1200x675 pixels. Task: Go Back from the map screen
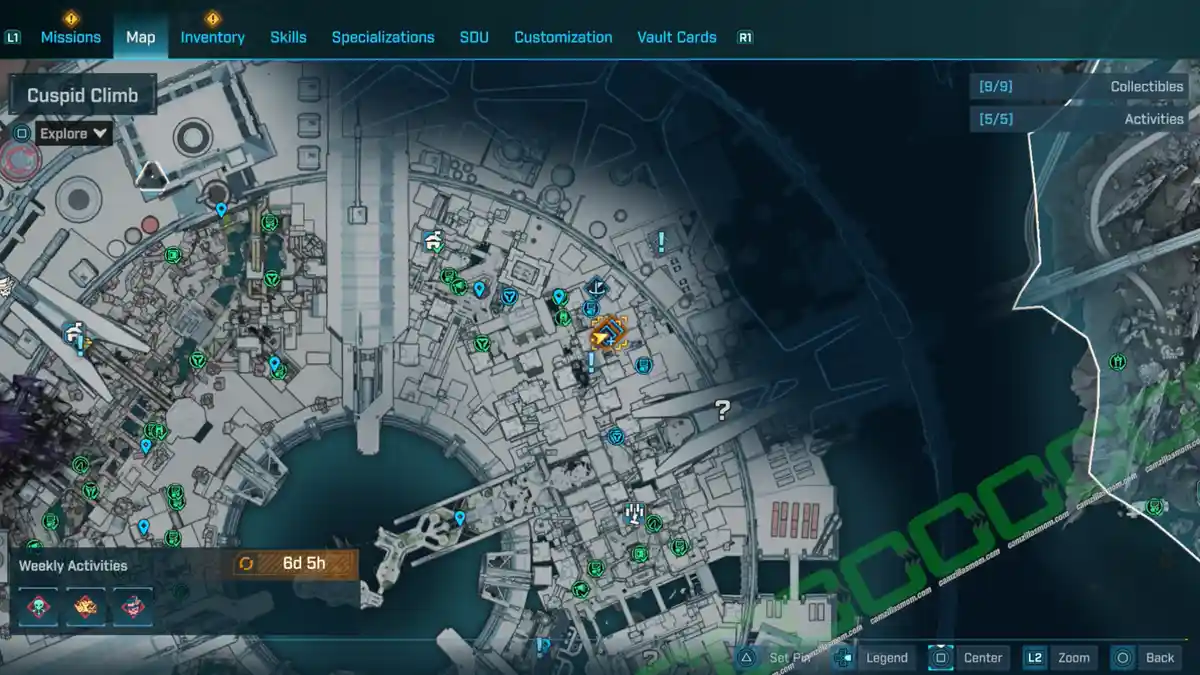coord(1159,657)
